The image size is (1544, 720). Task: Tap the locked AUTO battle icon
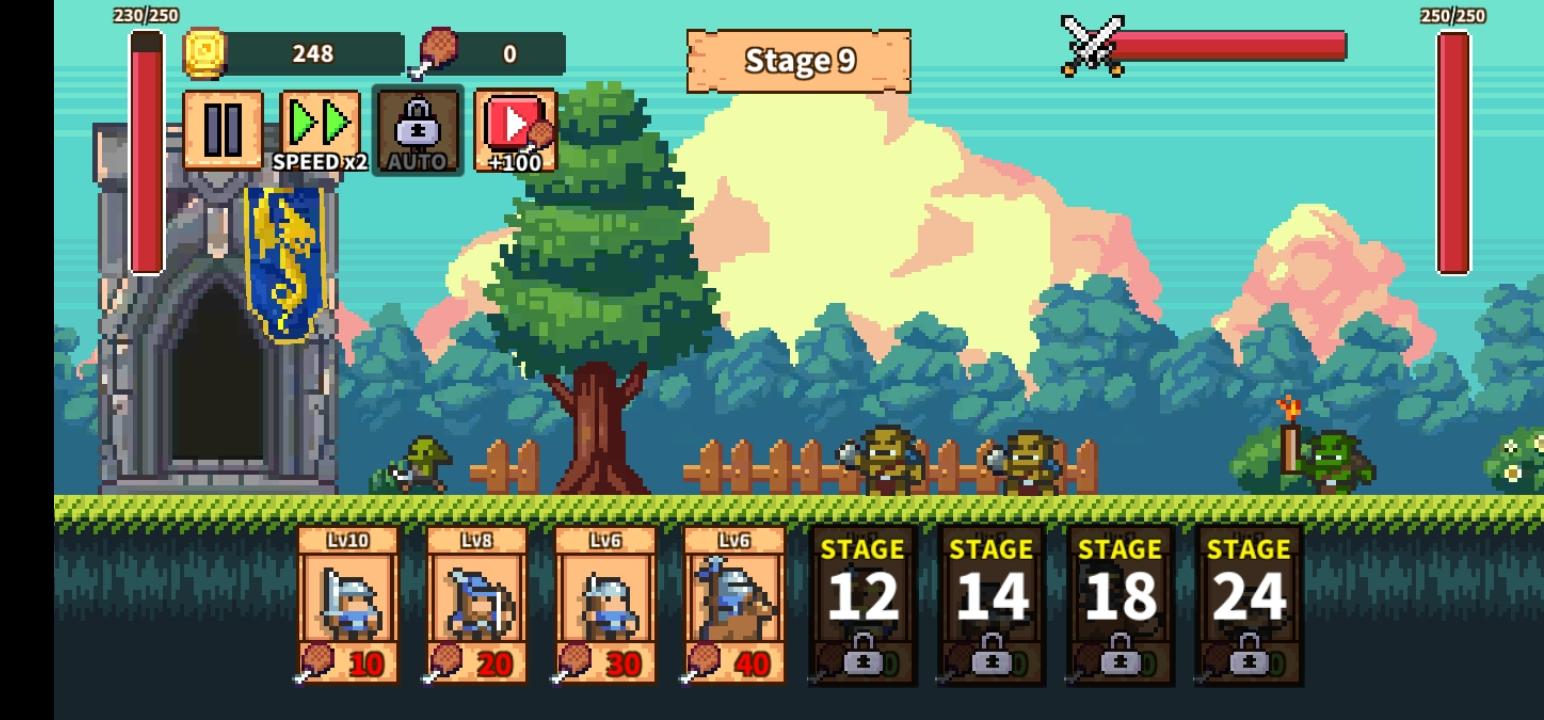coord(417,128)
